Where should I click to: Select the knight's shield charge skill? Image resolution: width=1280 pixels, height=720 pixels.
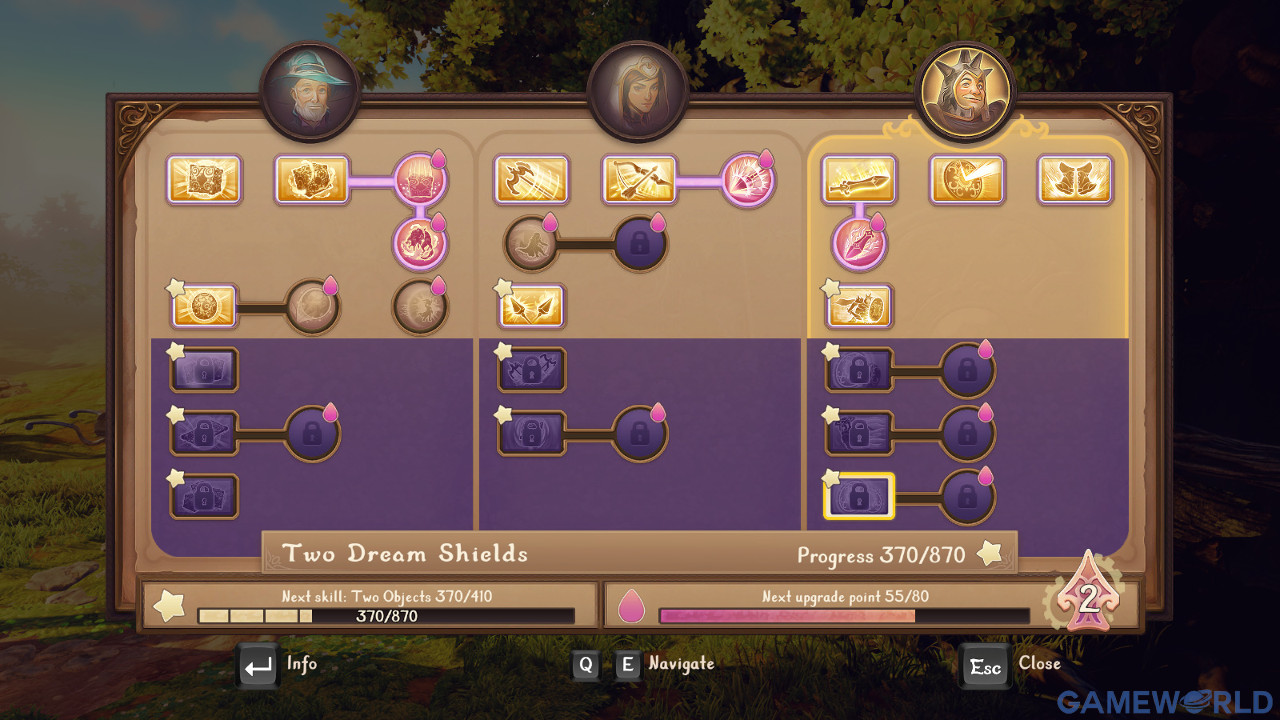pos(859,306)
